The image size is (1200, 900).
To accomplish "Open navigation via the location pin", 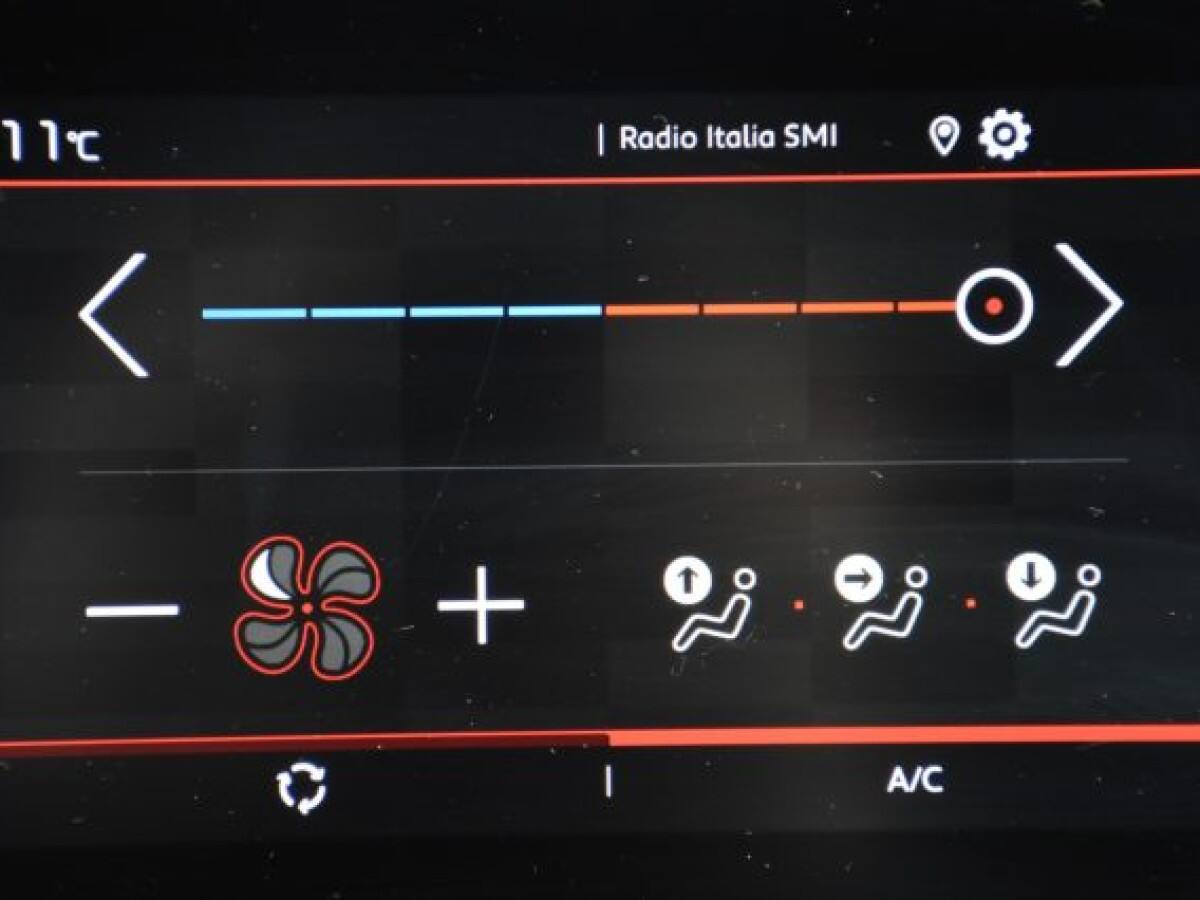I will tap(943, 137).
